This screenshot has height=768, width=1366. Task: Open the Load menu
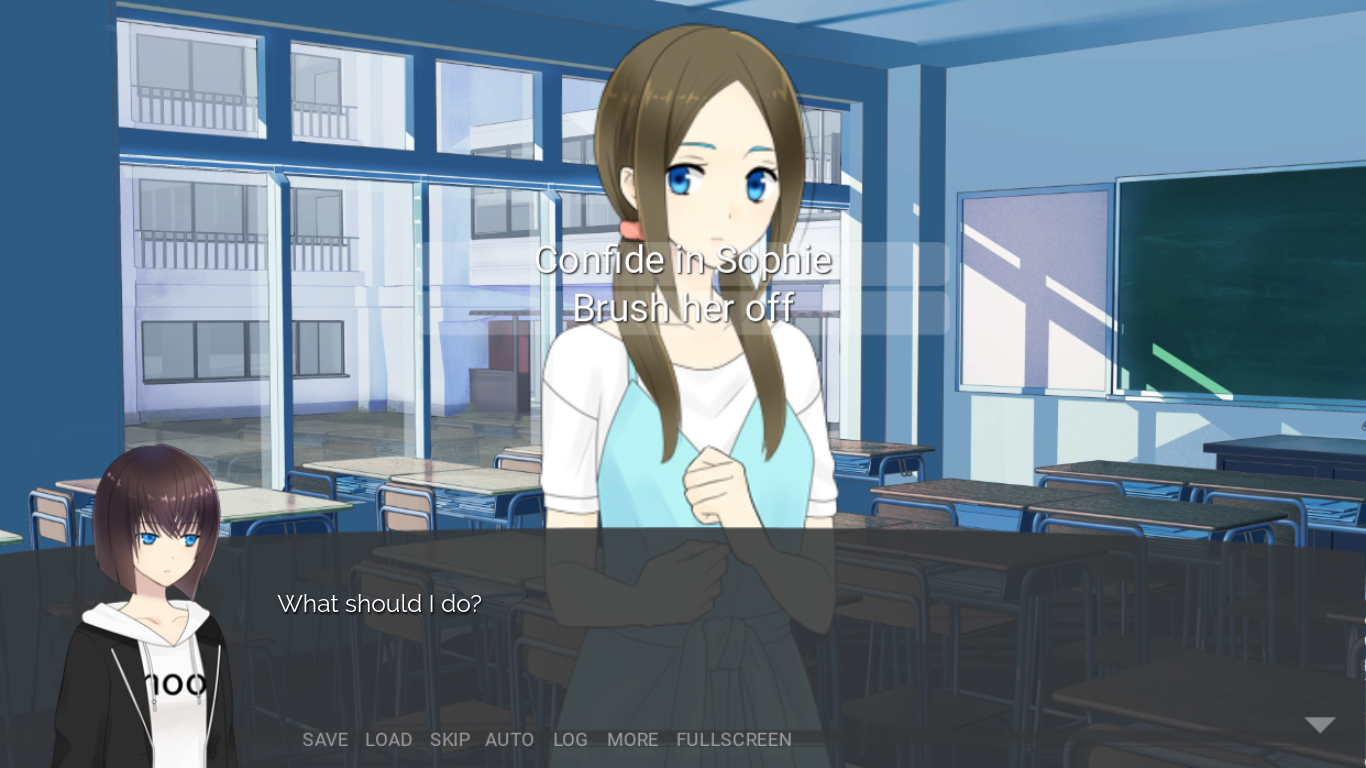[388, 740]
